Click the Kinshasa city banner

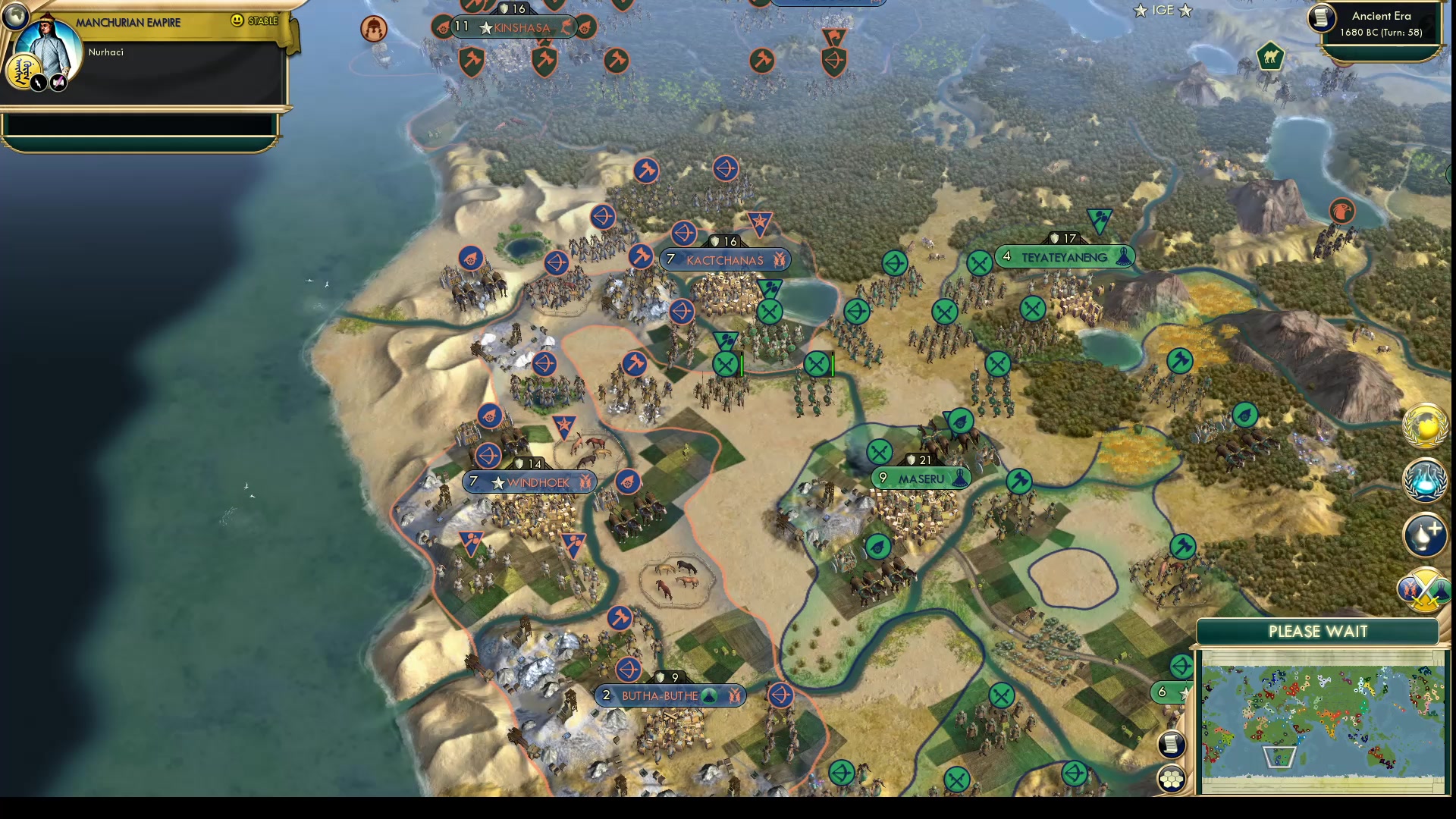pos(522,28)
